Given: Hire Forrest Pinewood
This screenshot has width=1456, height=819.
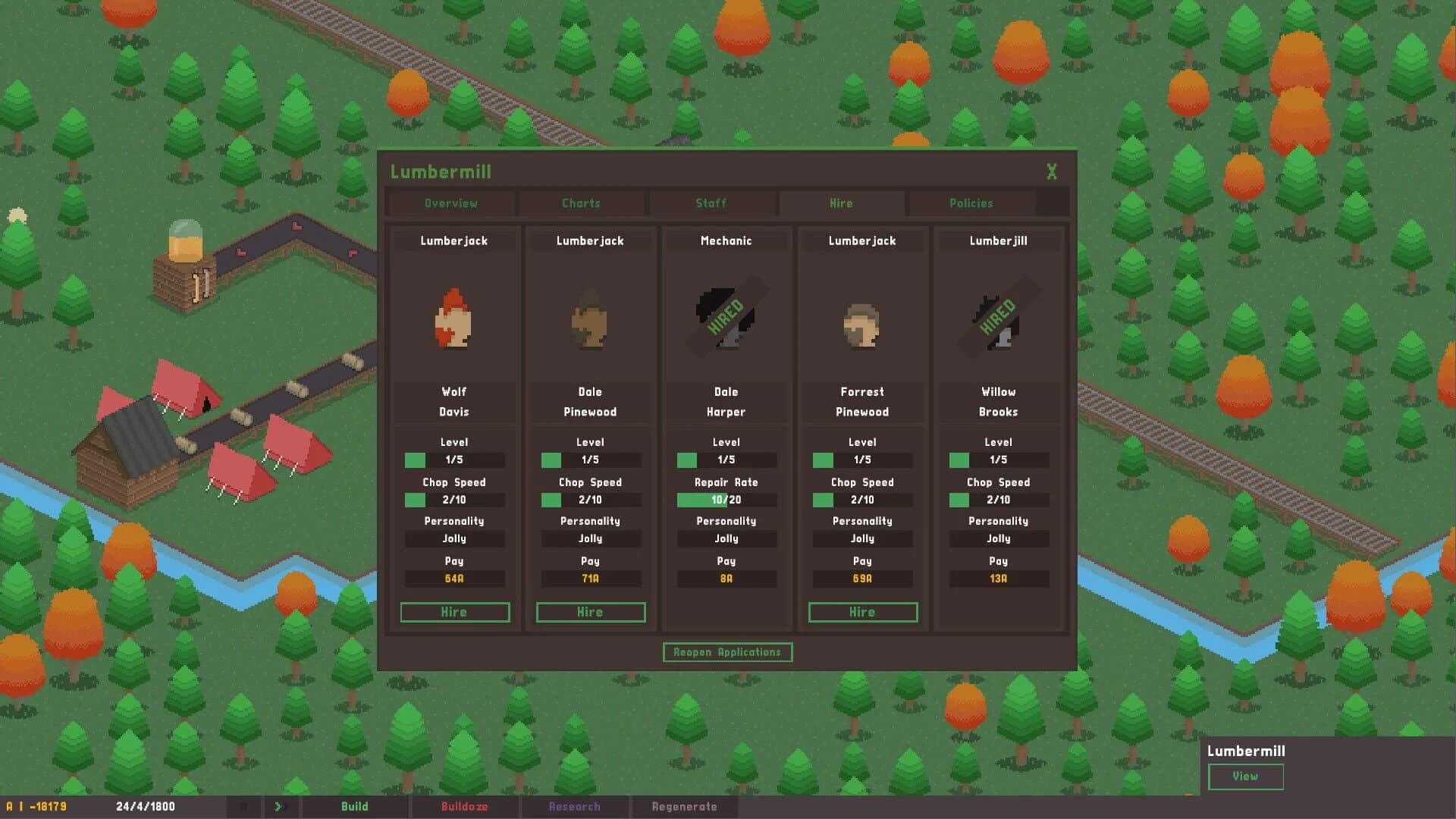Looking at the screenshot, I should 862,612.
